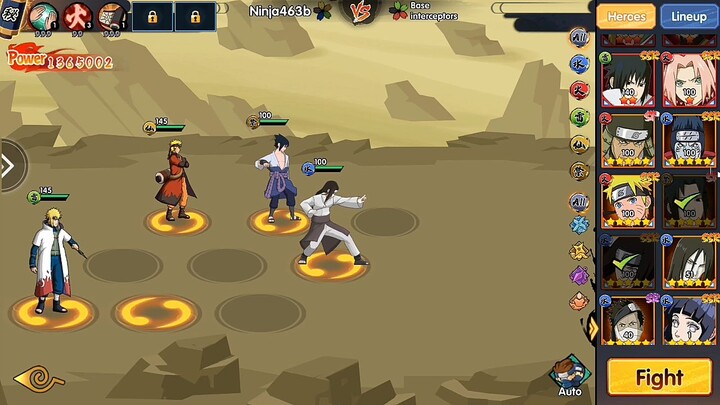
Task: Toggle the Auto battle button
Action: click(569, 377)
